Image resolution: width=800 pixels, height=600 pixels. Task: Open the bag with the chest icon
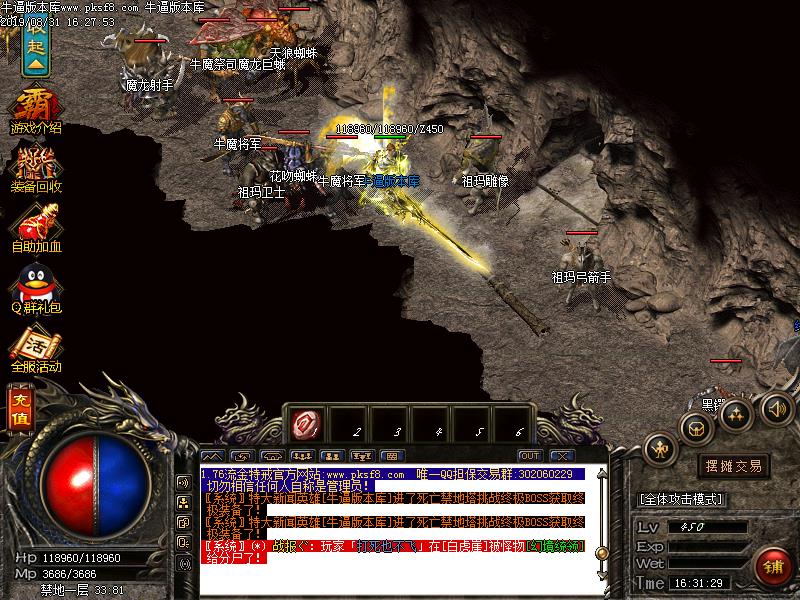(x=695, y=428)
